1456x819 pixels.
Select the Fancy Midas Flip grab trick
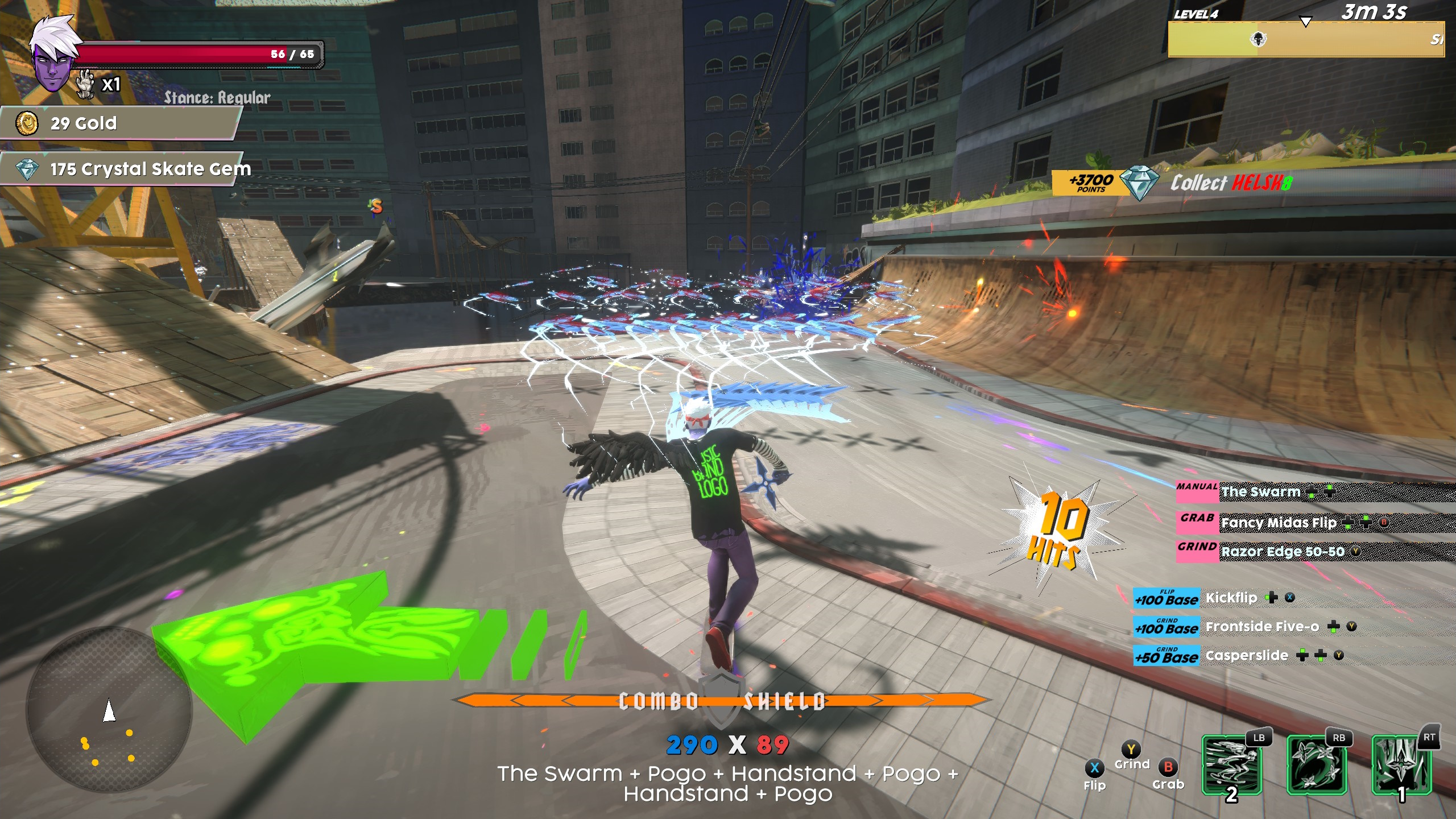(1278, 523)
